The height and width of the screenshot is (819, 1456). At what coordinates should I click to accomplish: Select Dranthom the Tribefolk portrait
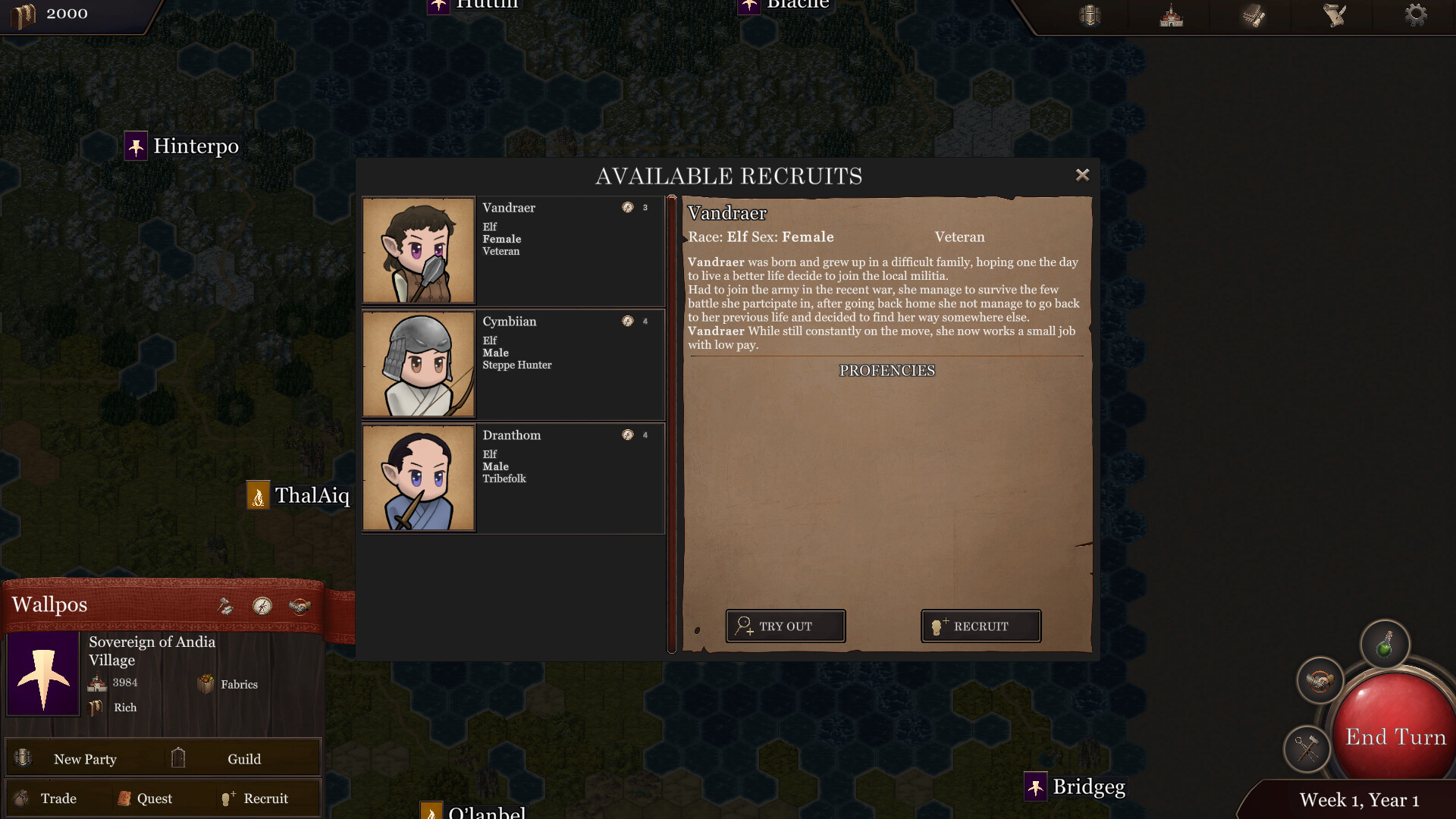click(x=418, y=478)
